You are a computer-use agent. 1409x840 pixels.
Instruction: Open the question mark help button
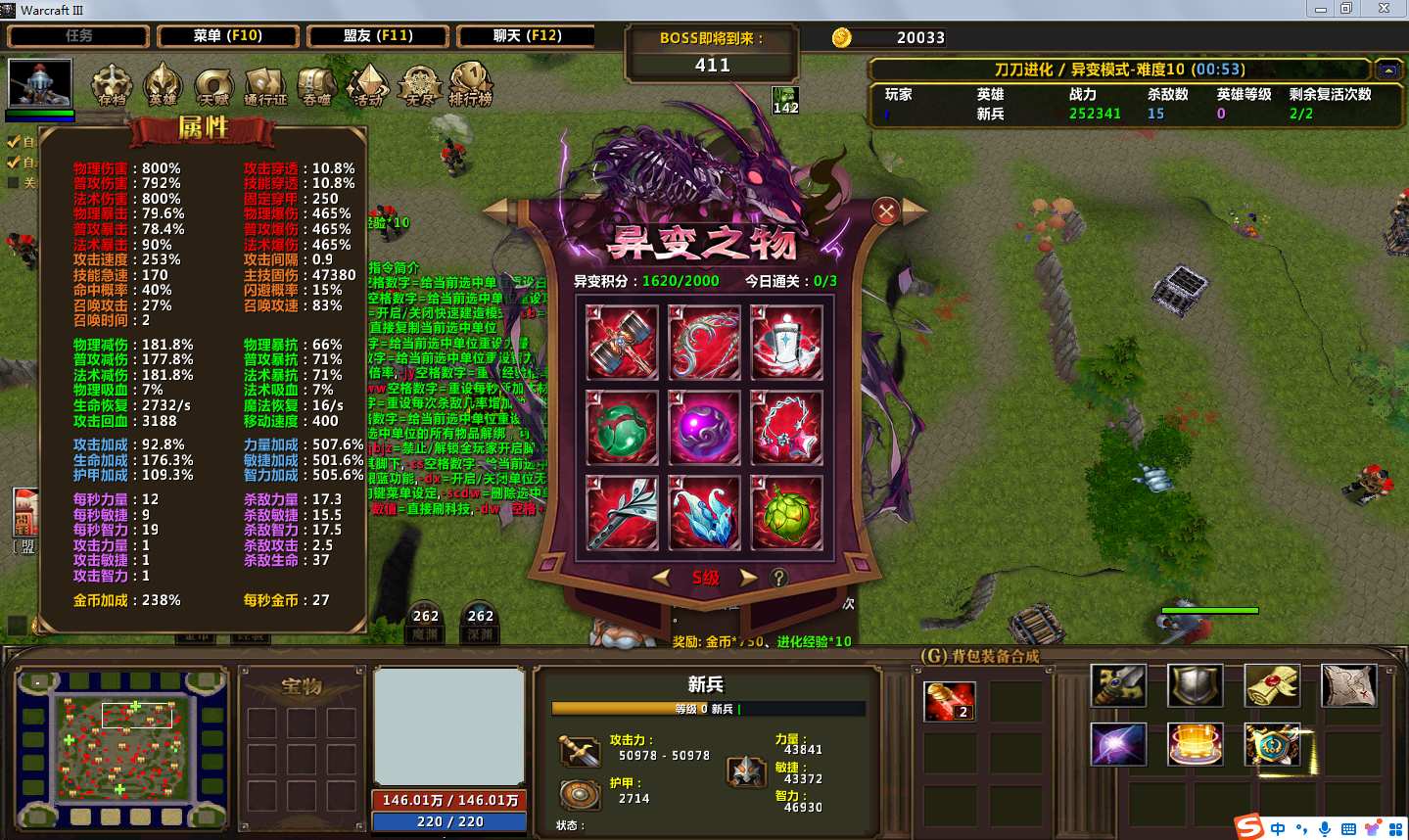coord(778,578)
